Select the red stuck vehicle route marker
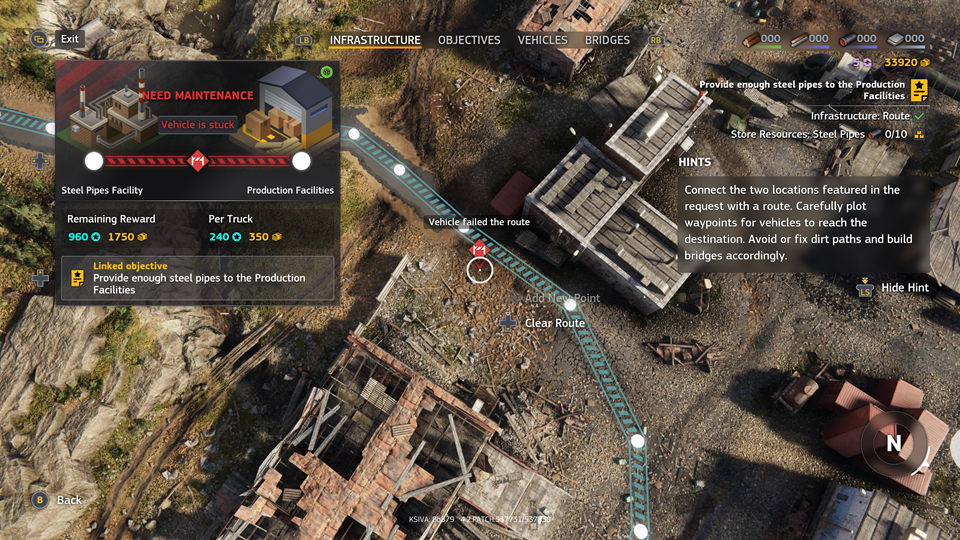Screen dimensions: 960x540 (x=479, y=250)
